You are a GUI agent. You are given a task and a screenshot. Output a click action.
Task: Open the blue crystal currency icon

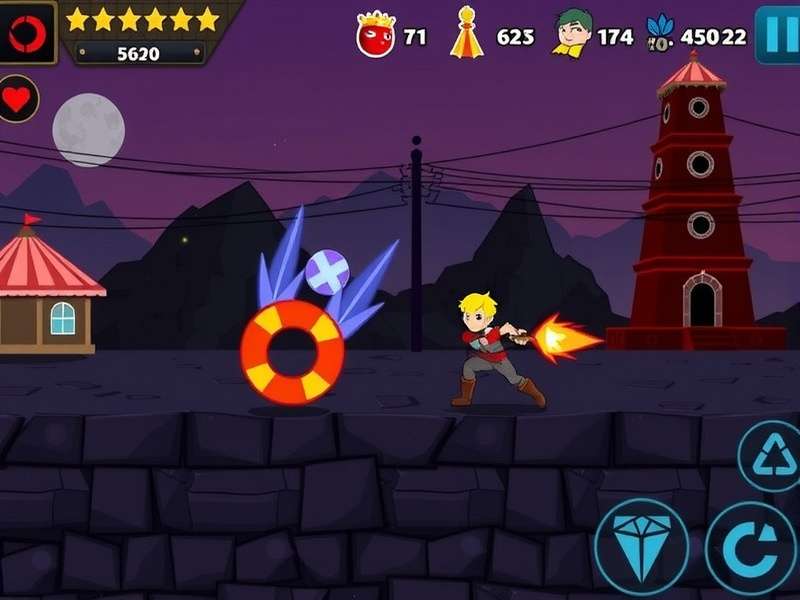(x=660, y=34)
